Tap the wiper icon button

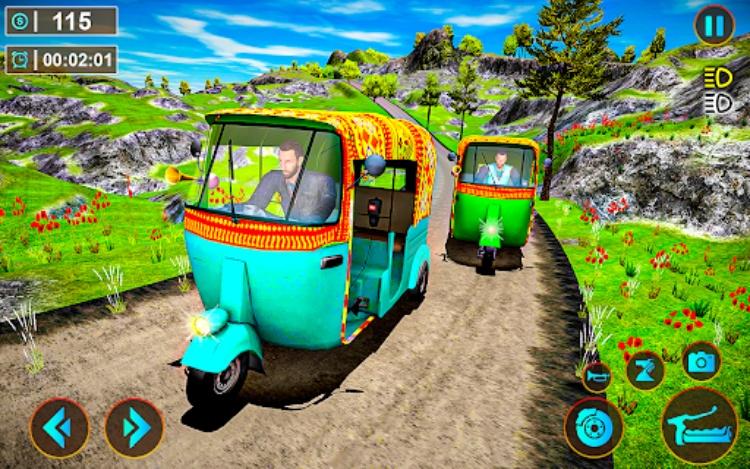click(645, 370)
